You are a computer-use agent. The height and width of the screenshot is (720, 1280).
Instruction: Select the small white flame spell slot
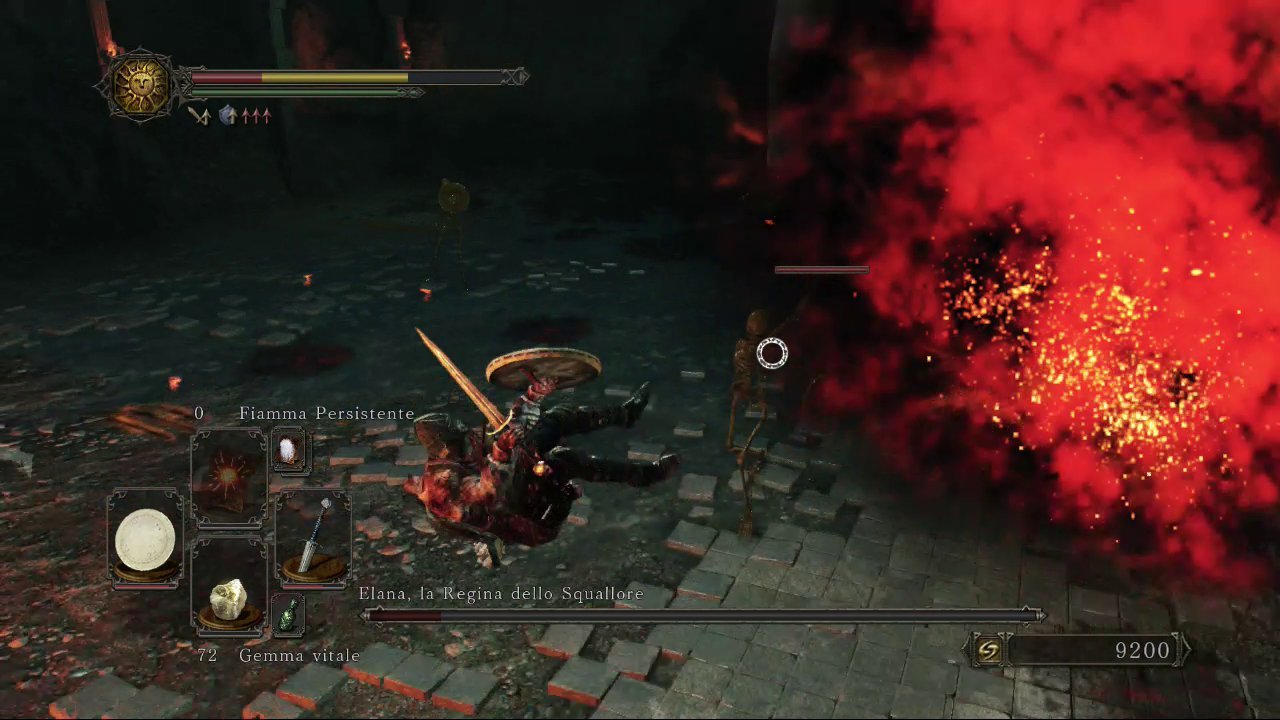pyautogui.click(x=289, y=452)
